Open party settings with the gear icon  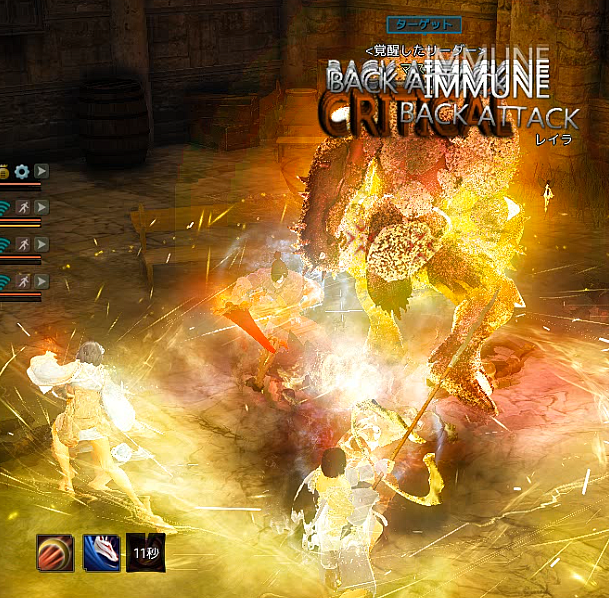click(22, 171)
